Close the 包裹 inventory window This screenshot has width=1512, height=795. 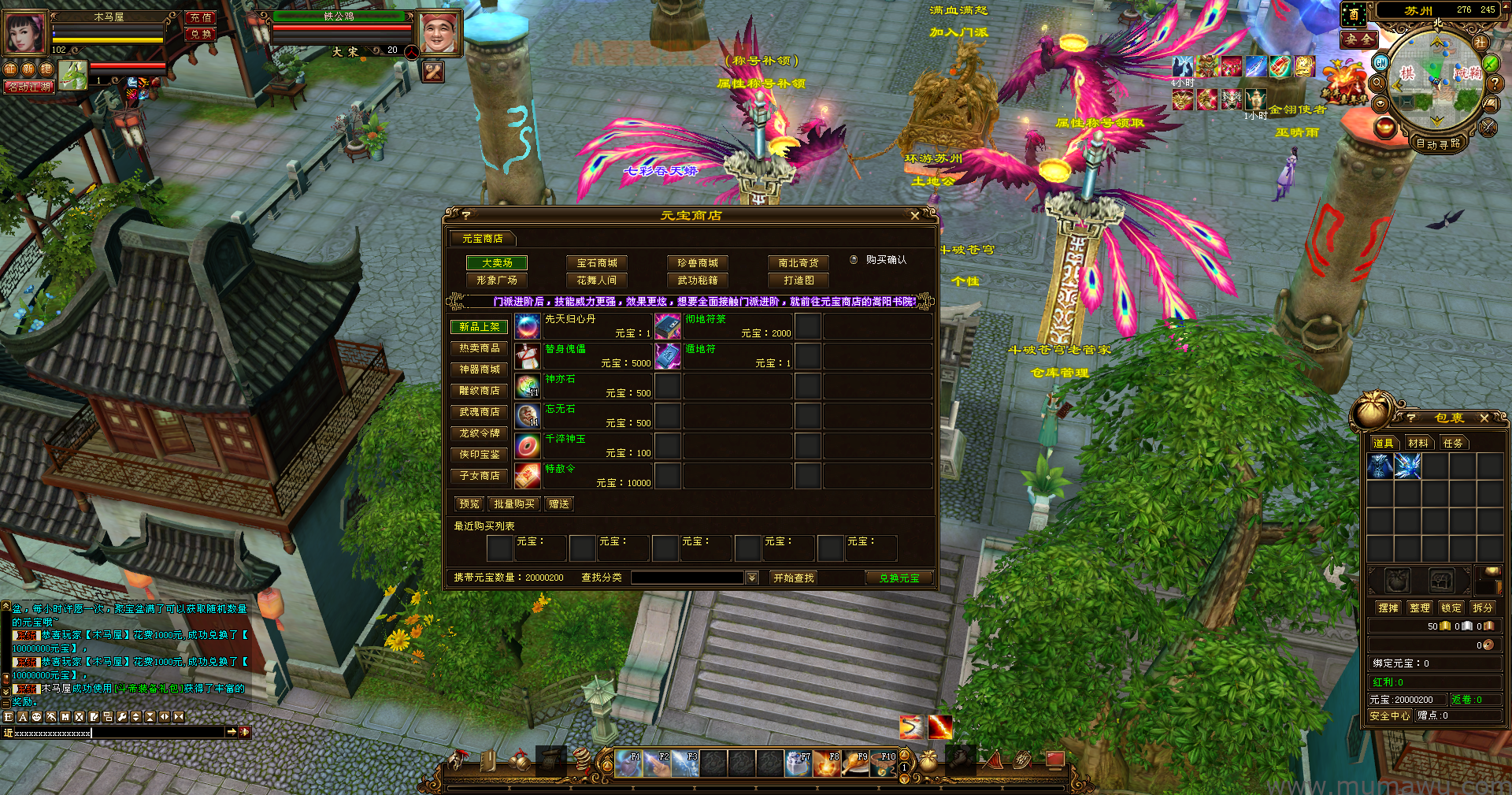[1484, 418]
